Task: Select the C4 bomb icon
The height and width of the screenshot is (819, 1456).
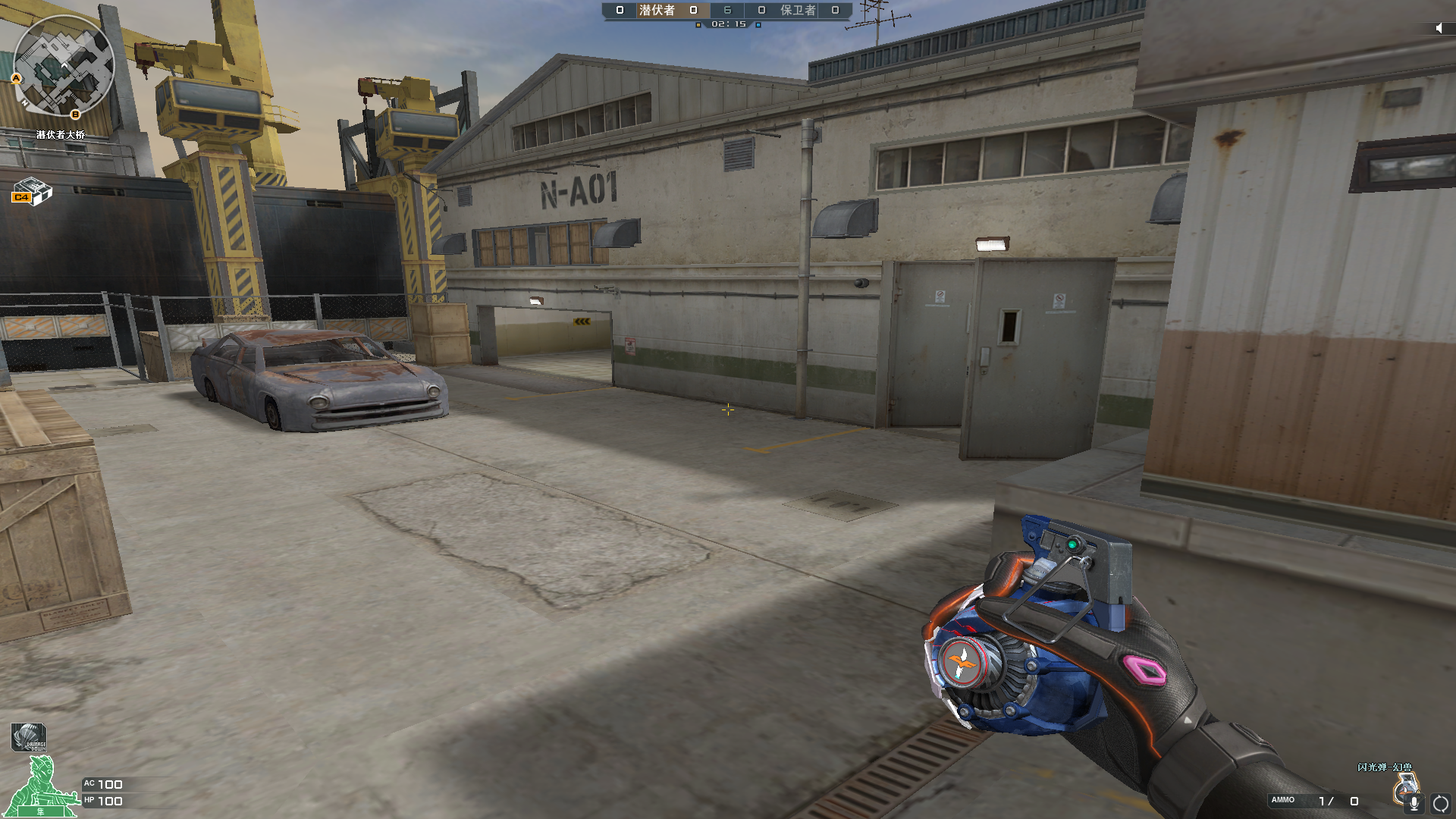Action: click(x=32, y=191)
